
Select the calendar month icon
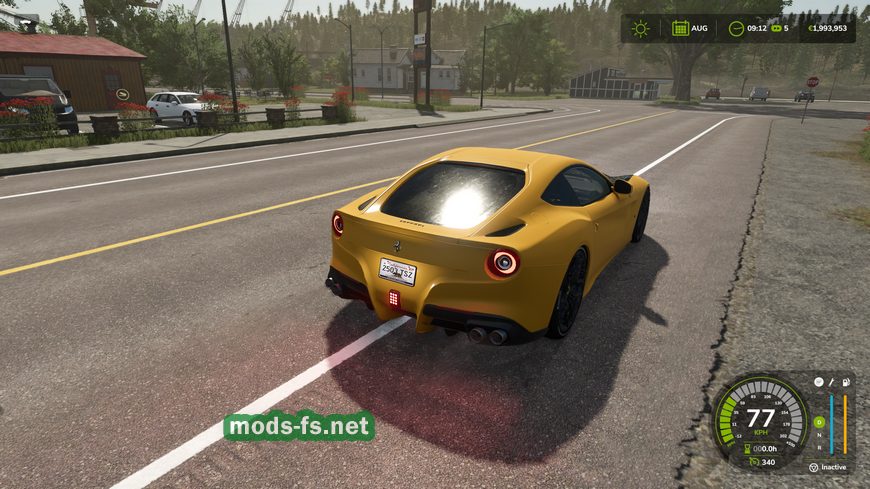[x=680, y=28]
